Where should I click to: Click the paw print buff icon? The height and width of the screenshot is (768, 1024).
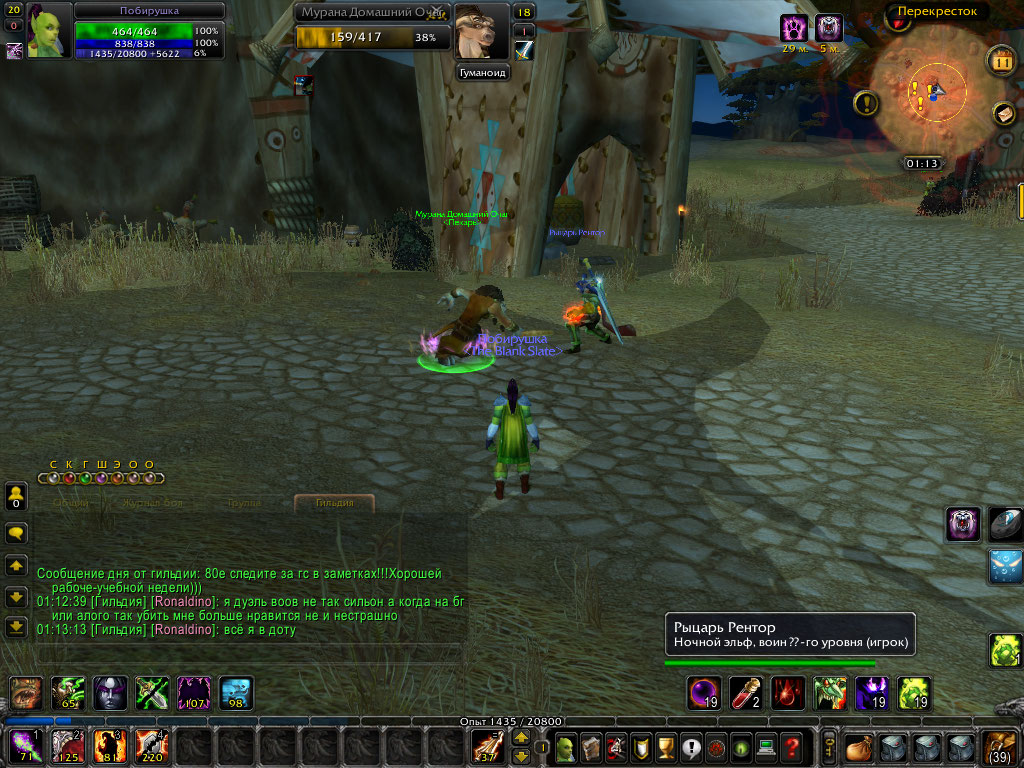tap(794, 28)
